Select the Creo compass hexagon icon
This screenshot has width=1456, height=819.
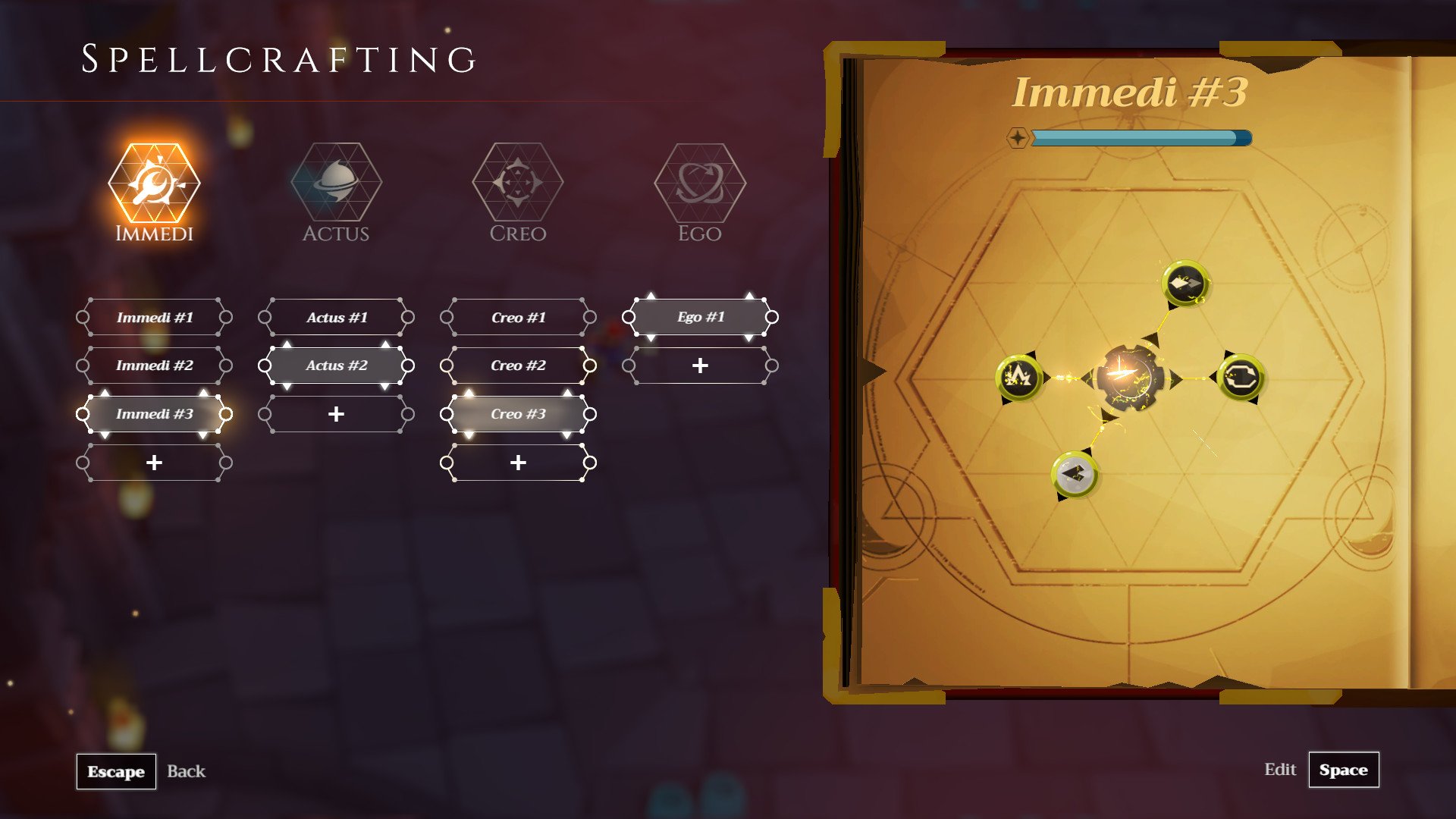point(517,186)
